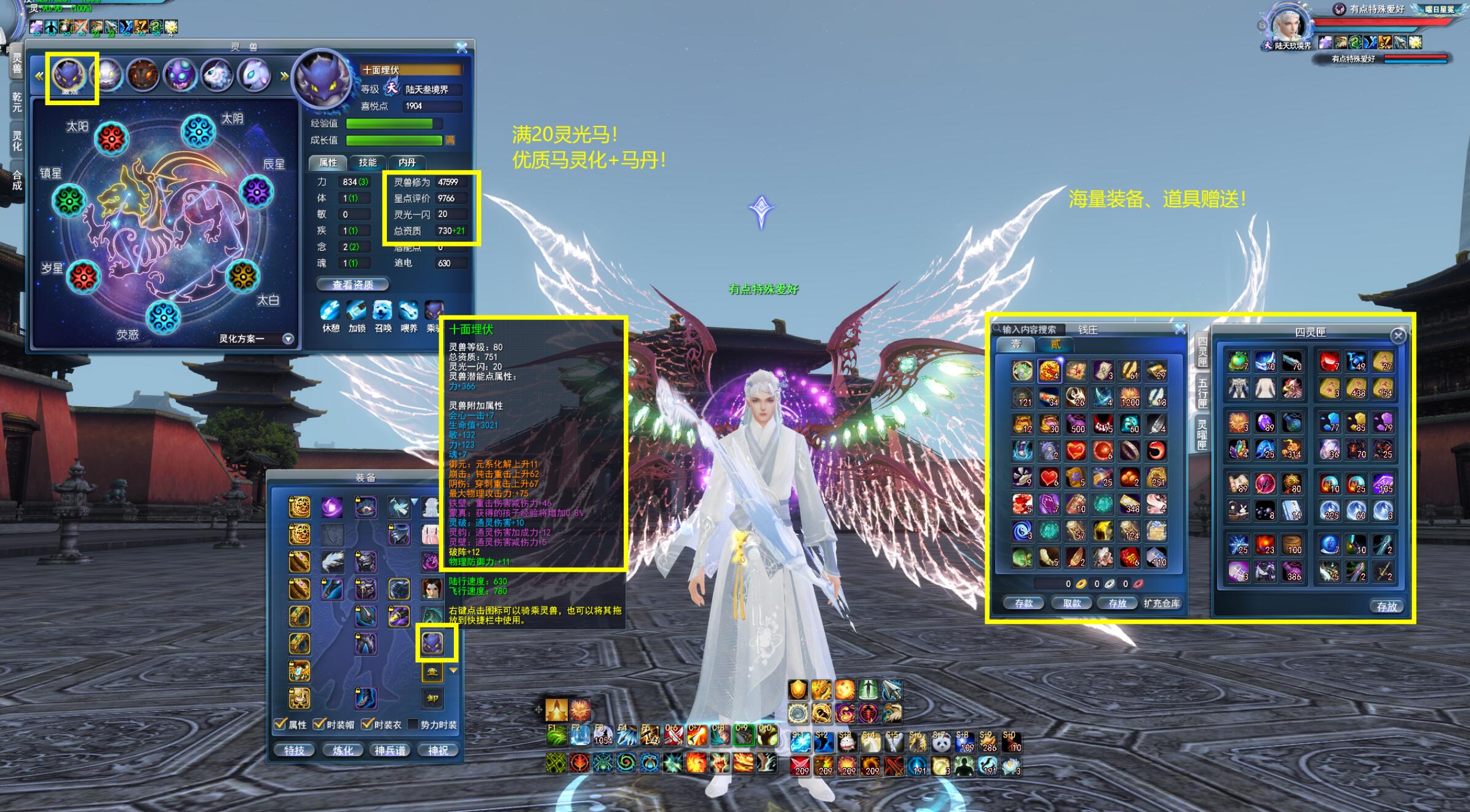The width and height of the screenshot is (1470, 812).
Task: Close the 灵兽 pet window
Action: click(x=462, y=47)
